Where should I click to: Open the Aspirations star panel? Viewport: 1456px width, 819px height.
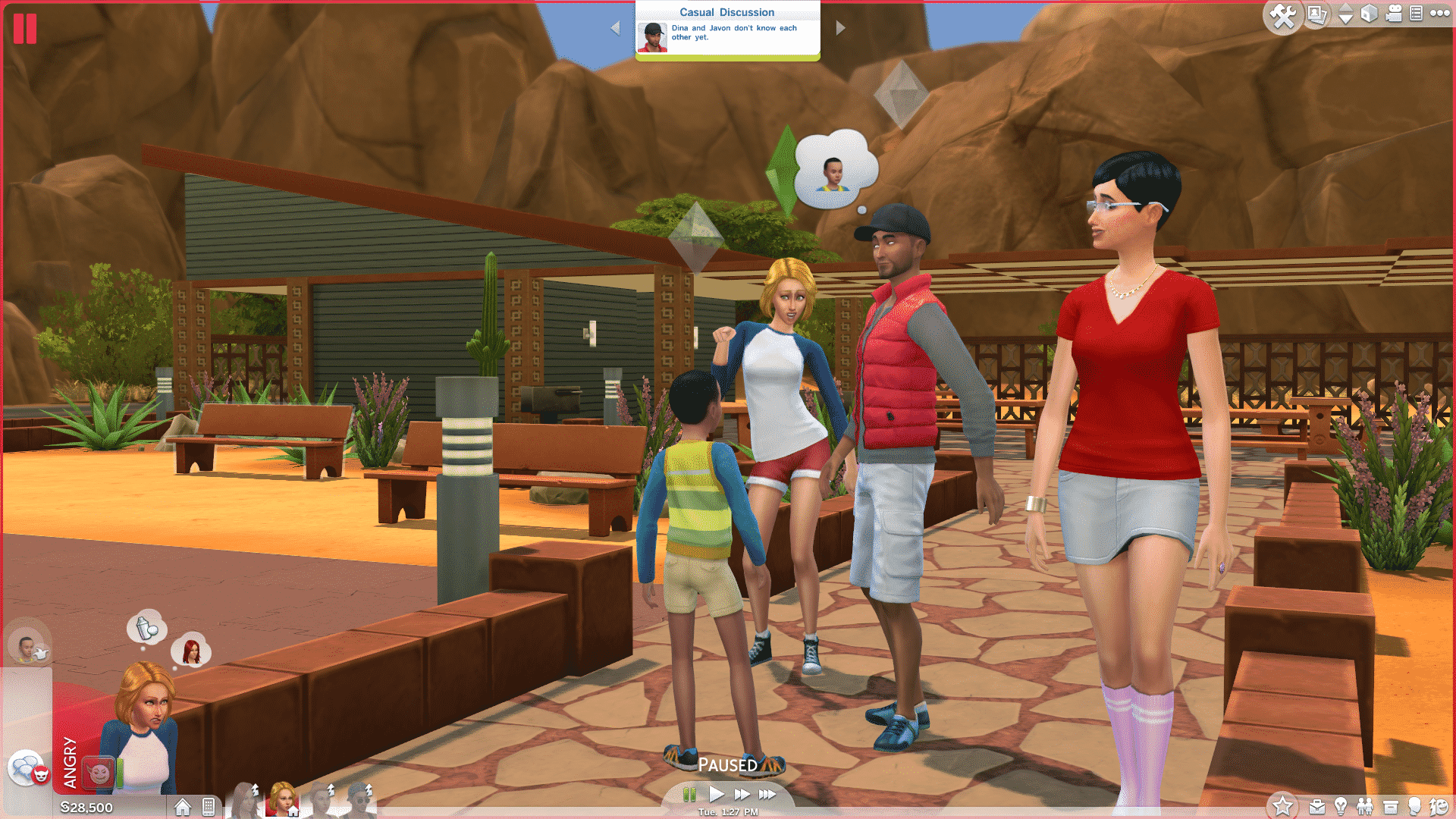pos(1283,806)
